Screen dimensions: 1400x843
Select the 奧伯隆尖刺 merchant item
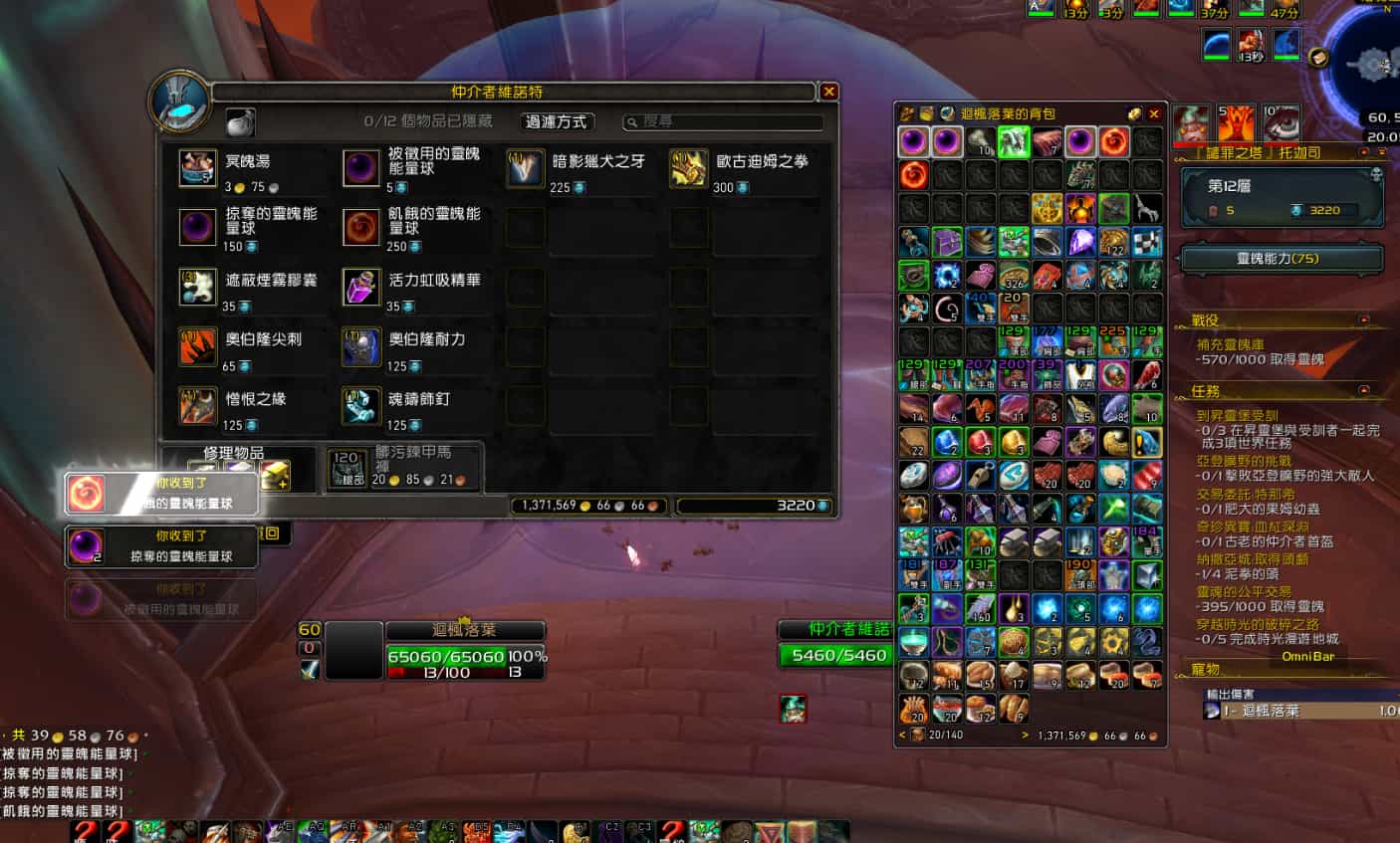(x=198, y=346)
